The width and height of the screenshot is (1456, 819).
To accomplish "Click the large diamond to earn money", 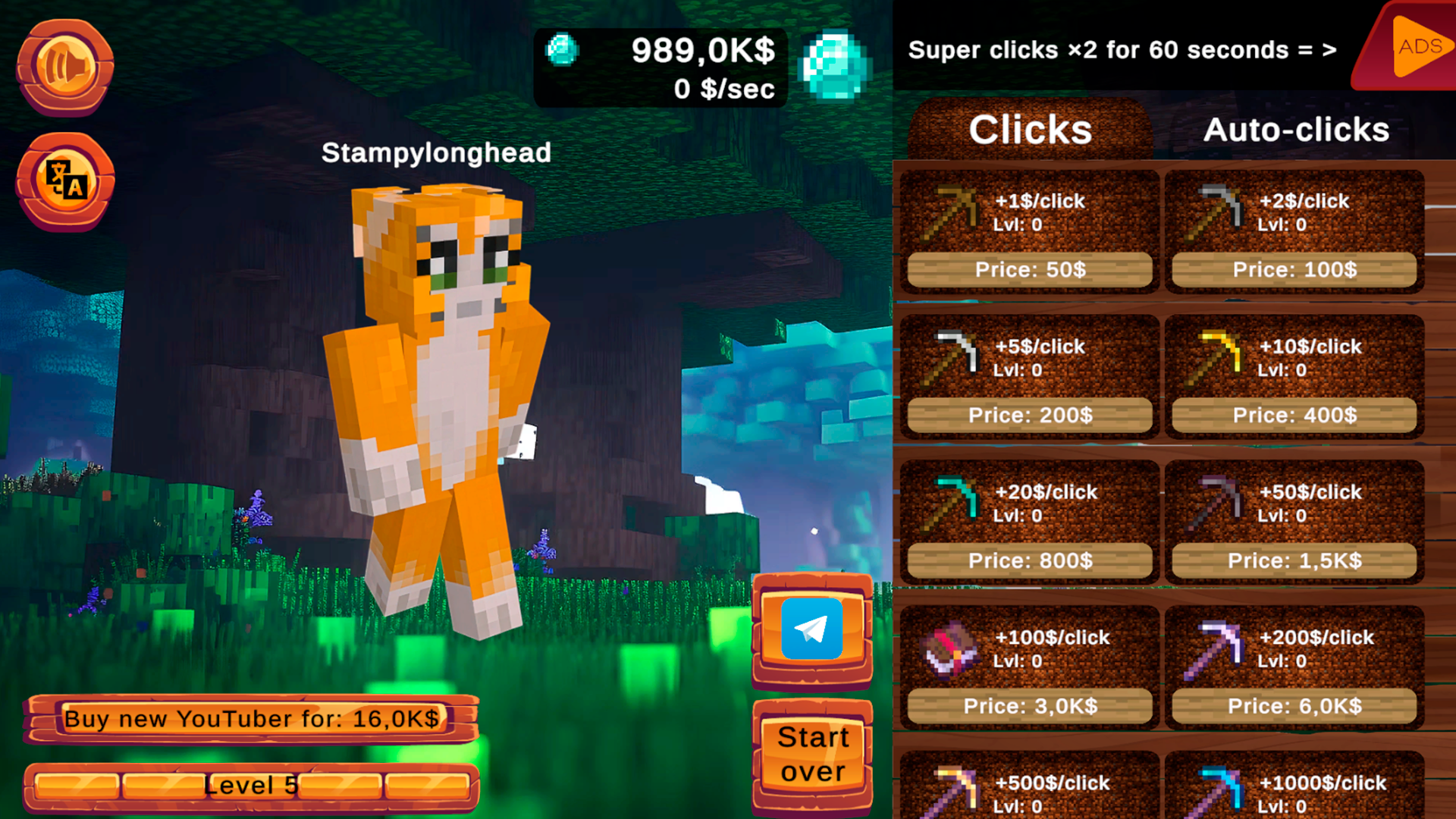I will click(834, 64).
